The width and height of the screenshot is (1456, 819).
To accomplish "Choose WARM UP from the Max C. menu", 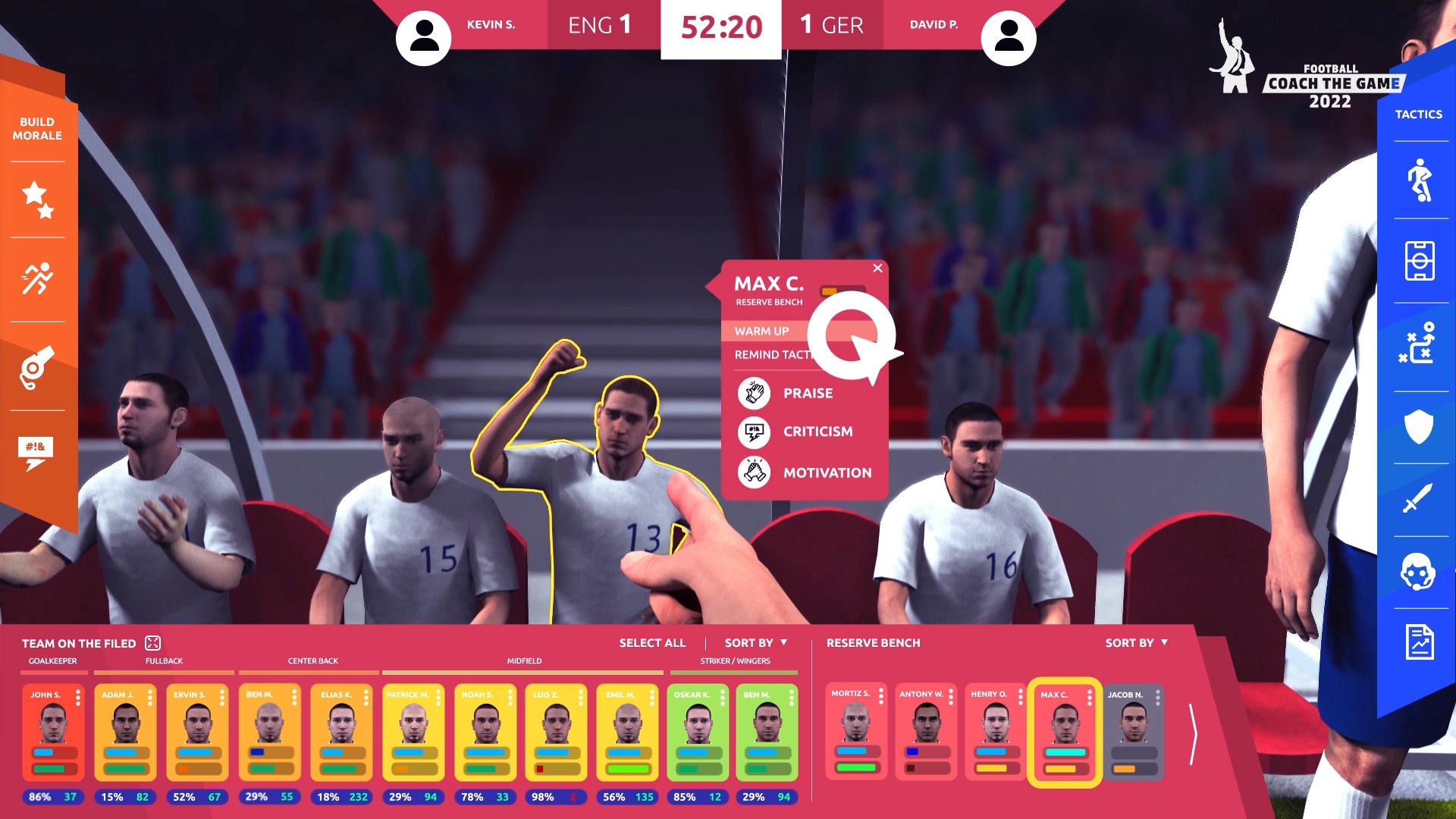I will click(x=761, y=331).
